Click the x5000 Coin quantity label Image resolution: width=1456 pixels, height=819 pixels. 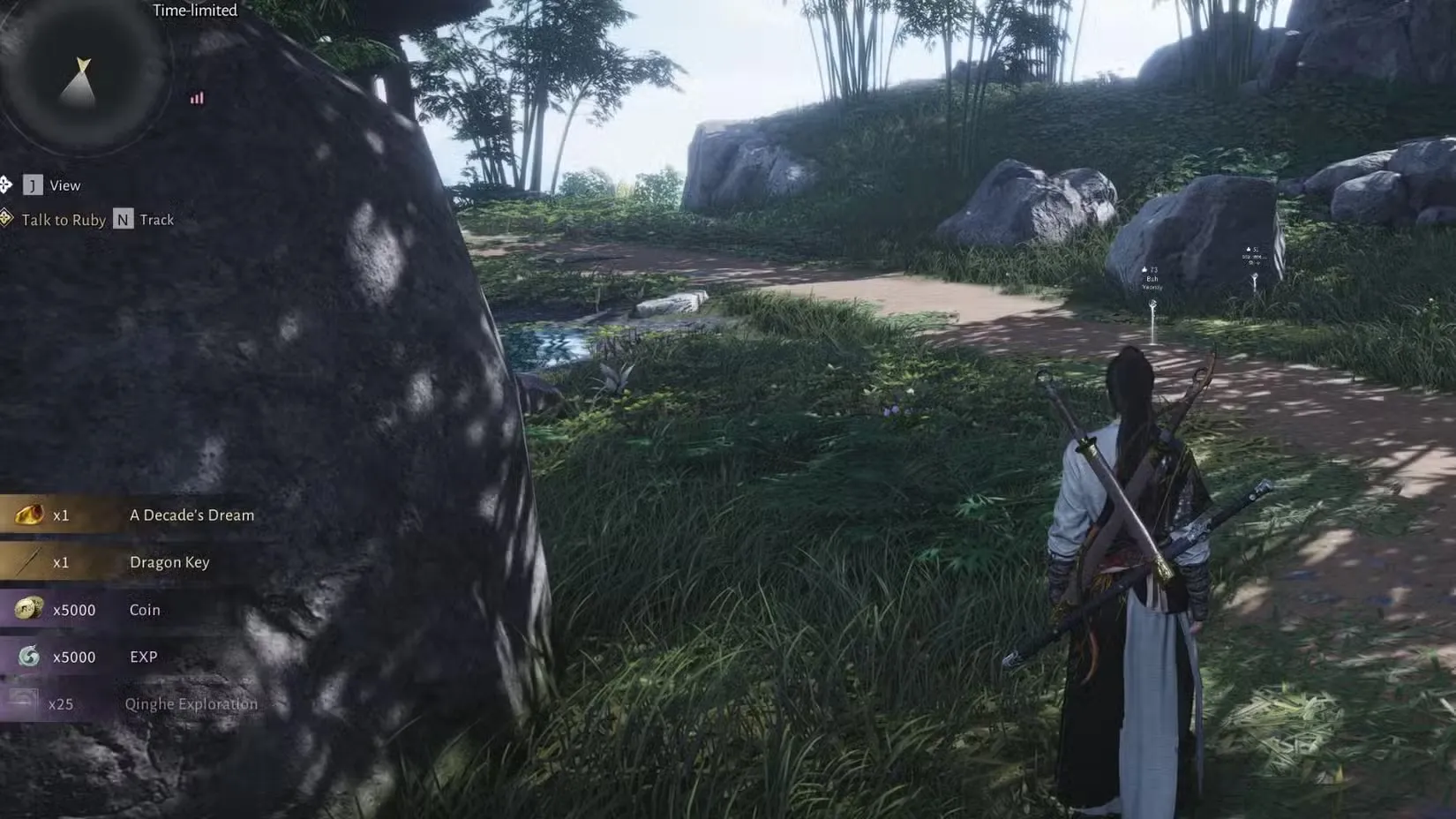pyautogui.click(x=75, y=610)
